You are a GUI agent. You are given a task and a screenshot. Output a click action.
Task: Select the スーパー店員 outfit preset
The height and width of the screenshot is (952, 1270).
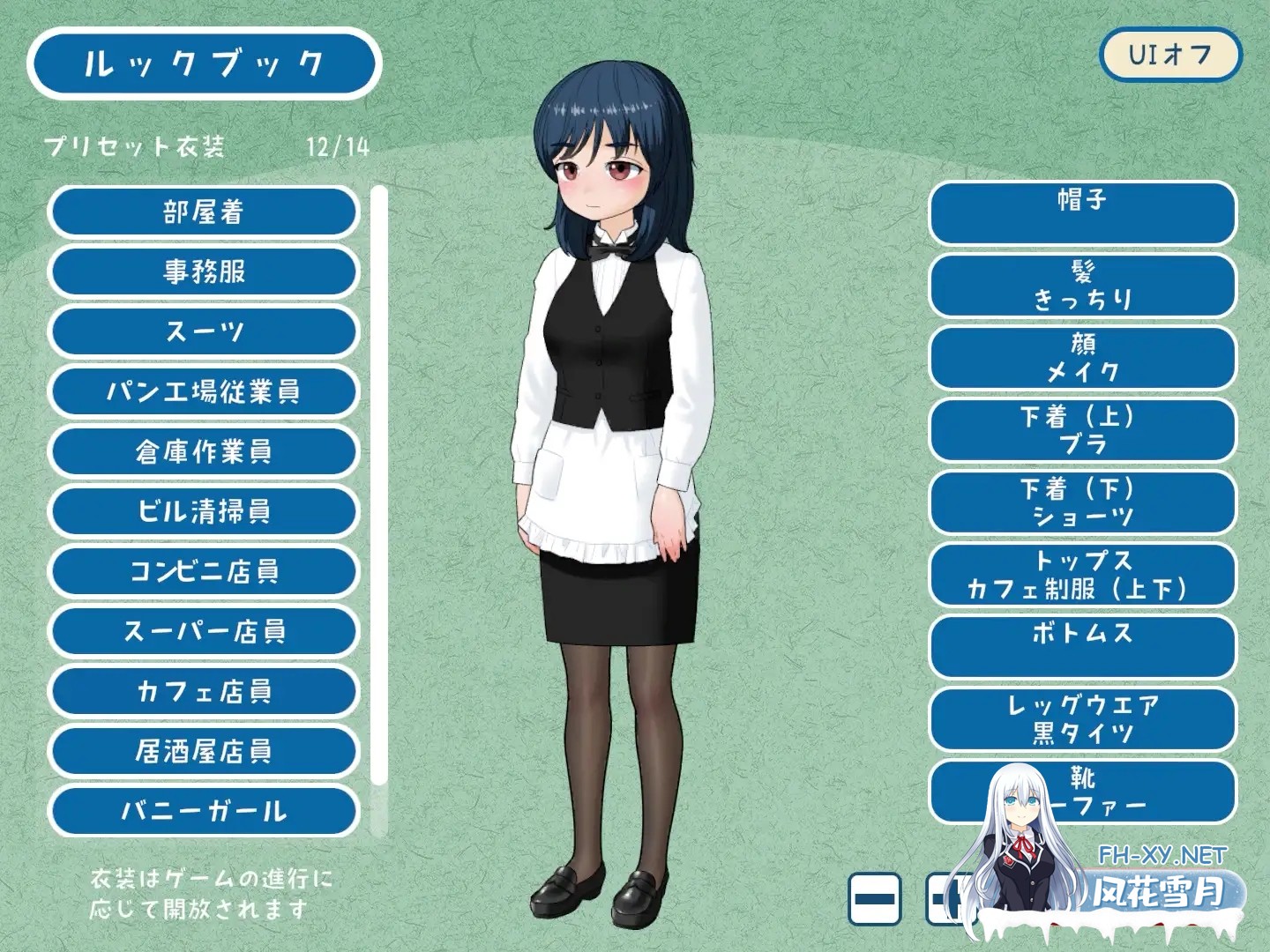pos(204,631)
